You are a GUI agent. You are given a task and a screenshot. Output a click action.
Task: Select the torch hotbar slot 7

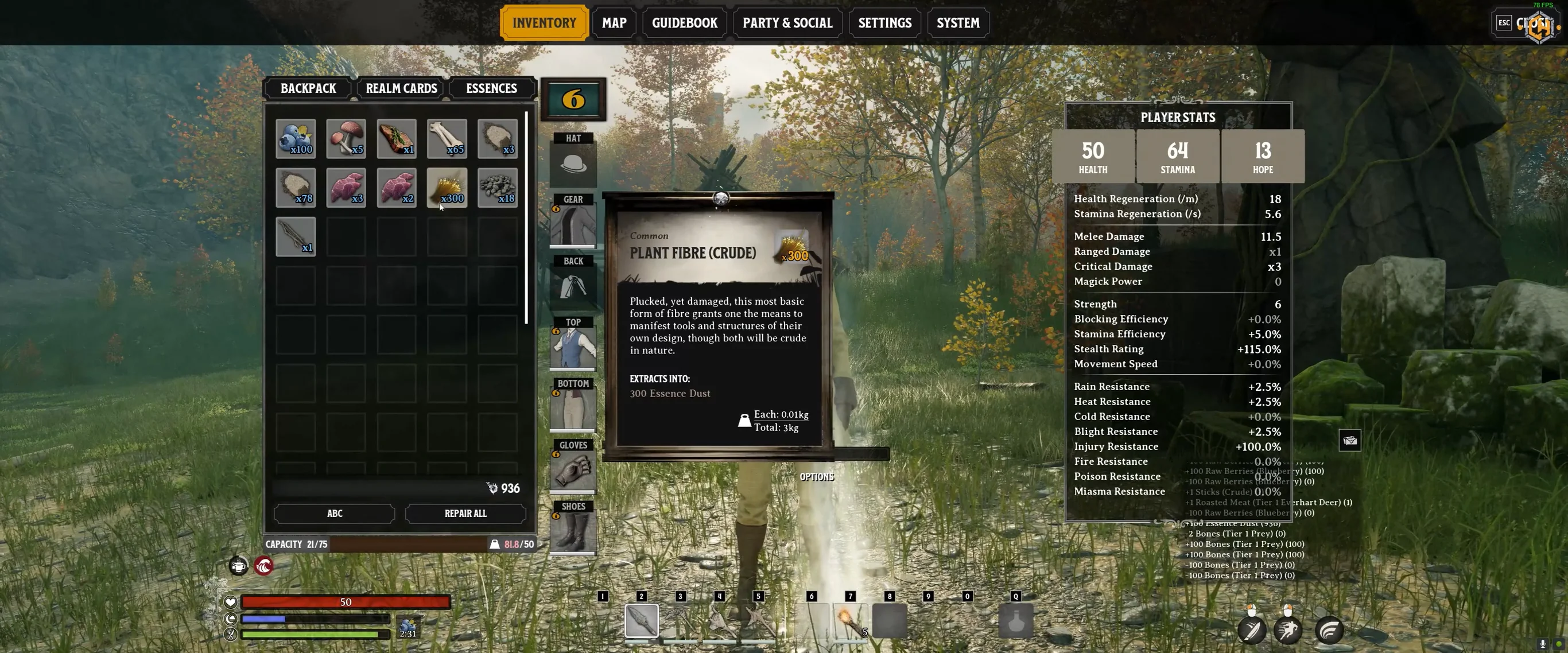click(850, 620)
